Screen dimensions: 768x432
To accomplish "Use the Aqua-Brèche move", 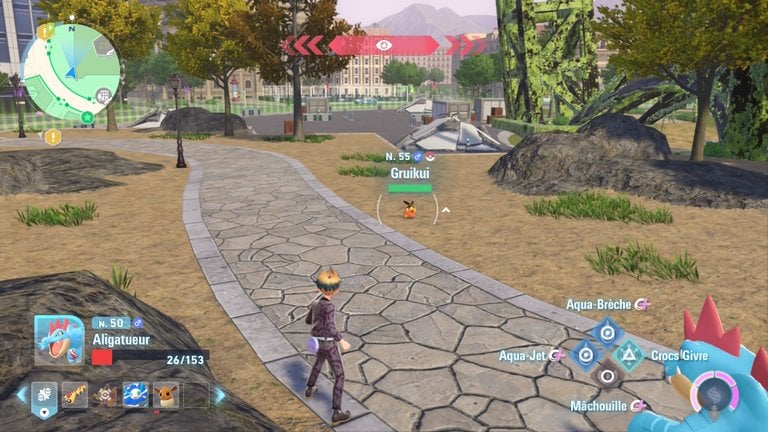I will [x=606, y=331].
